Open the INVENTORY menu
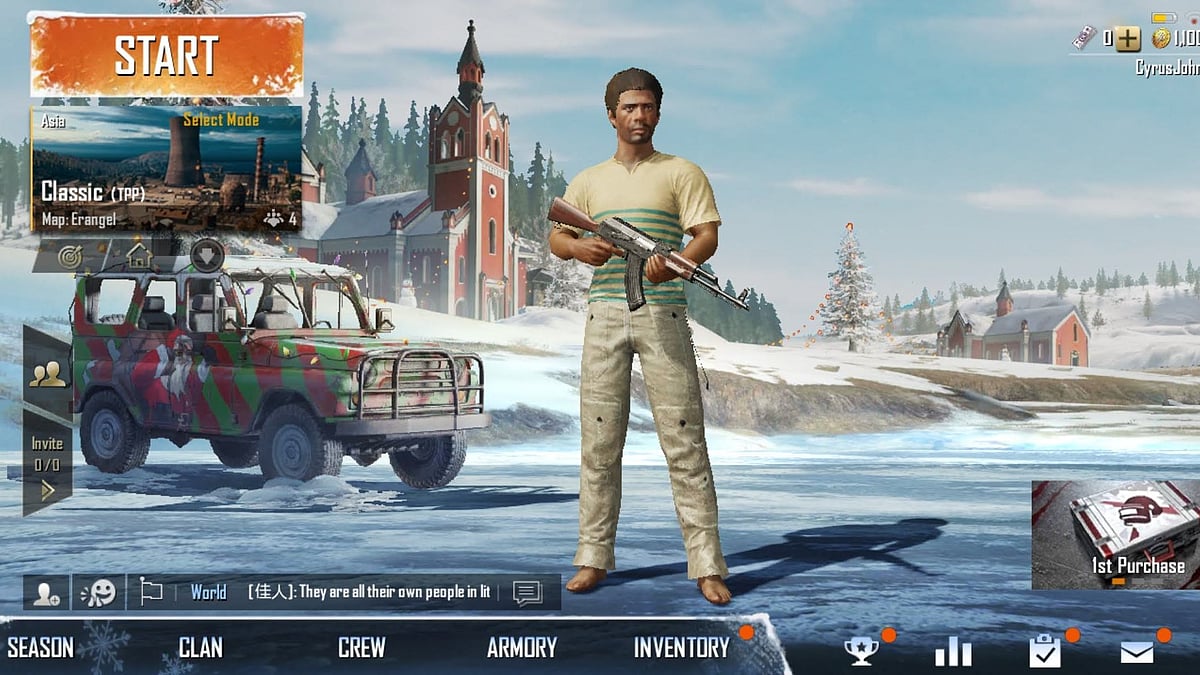This screenshot has height=675, width=1200. (x=681, y=647)
